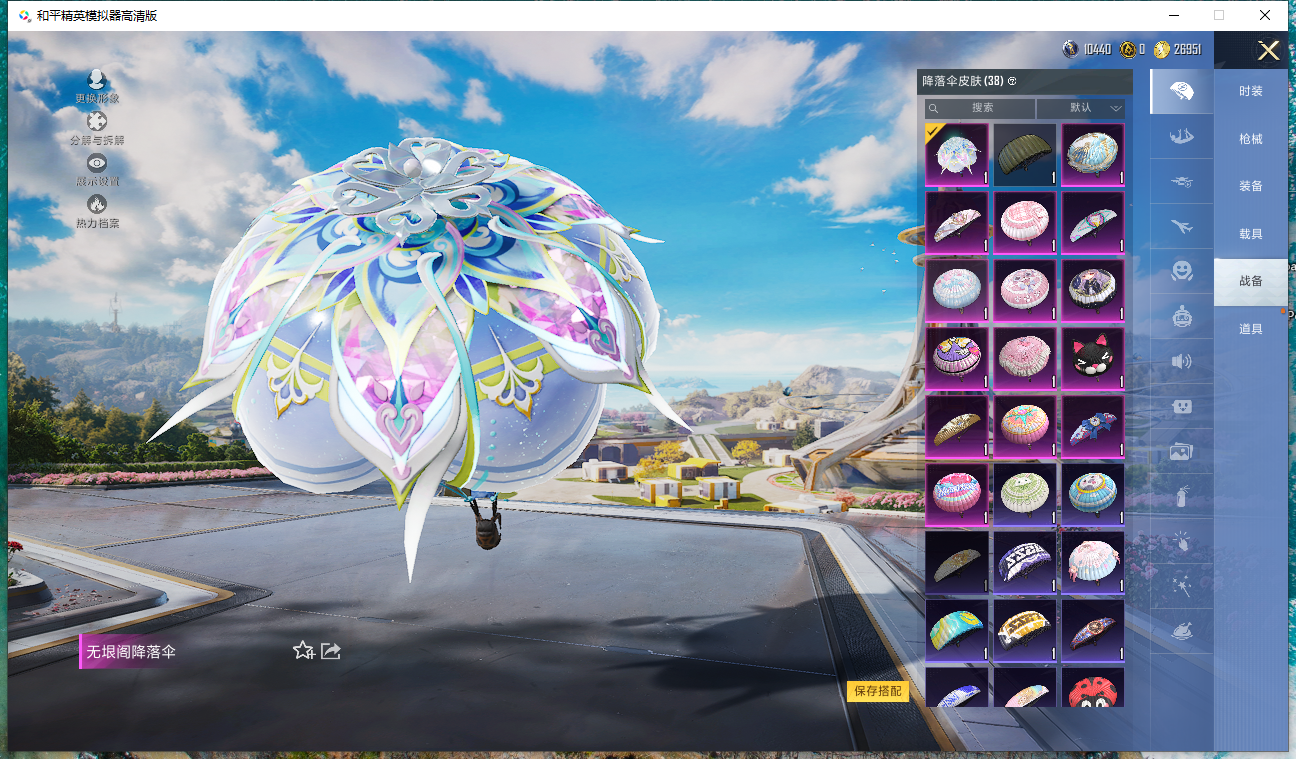Select the airplane subcategory icon
The width and height of the screenshot is (1296, 759).
tap(1181, 226)
